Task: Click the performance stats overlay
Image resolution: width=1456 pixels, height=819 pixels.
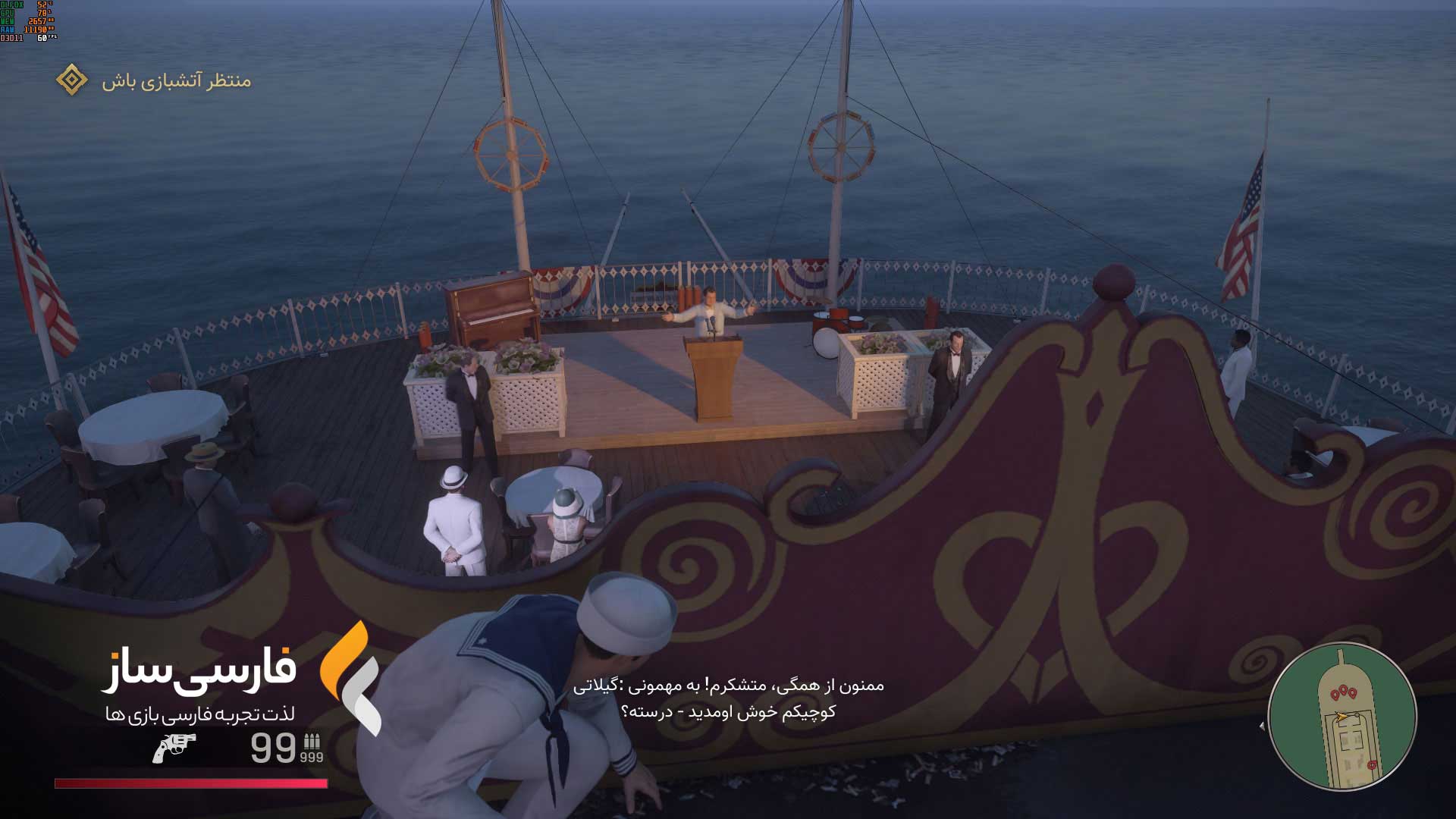Action: 28,21
